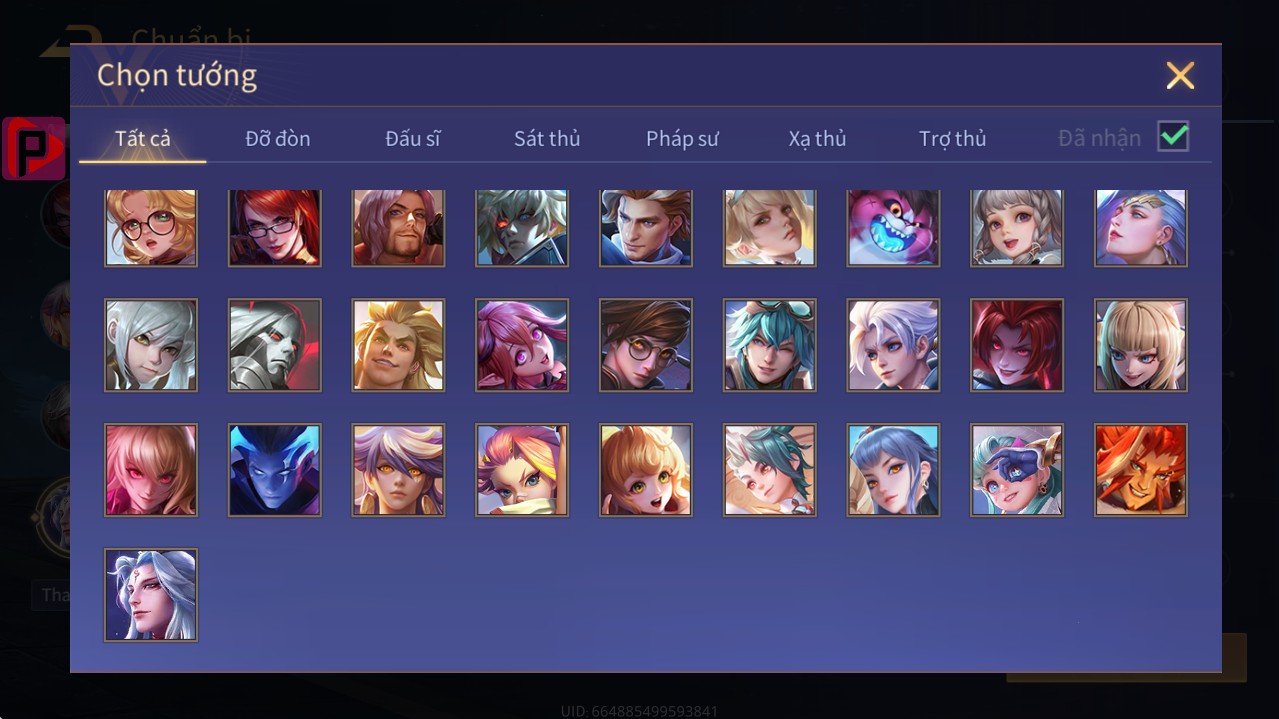Pick the purple grinning monster hero
This screenshot has width=1279, height=719.
[x=893, y=227]
